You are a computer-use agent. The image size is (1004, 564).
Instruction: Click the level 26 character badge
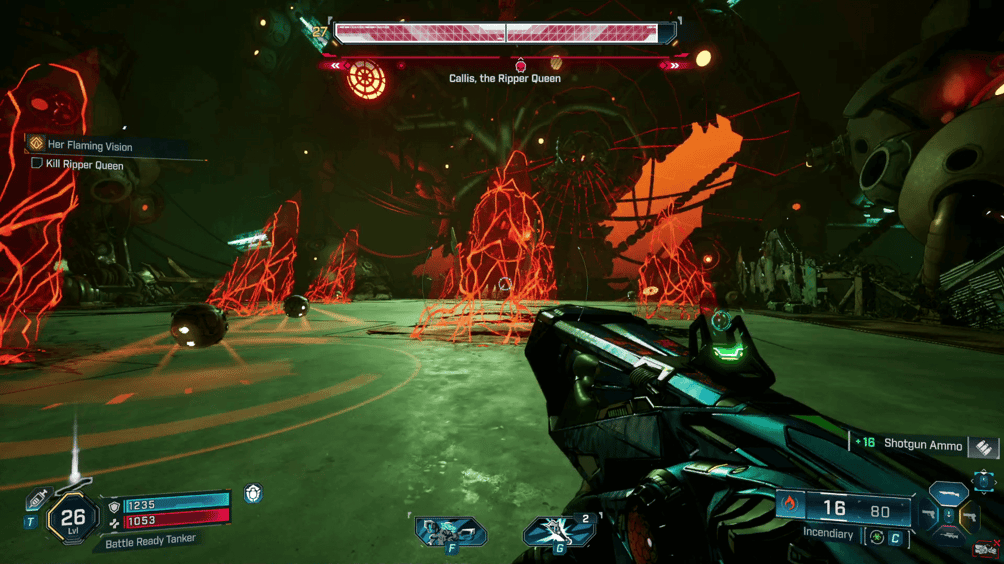click(73, 518)
